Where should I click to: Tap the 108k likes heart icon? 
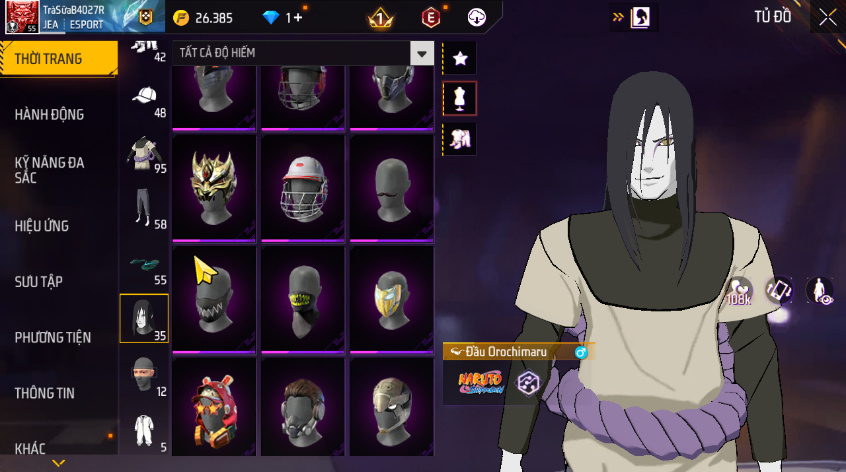(x=739, y=291)
